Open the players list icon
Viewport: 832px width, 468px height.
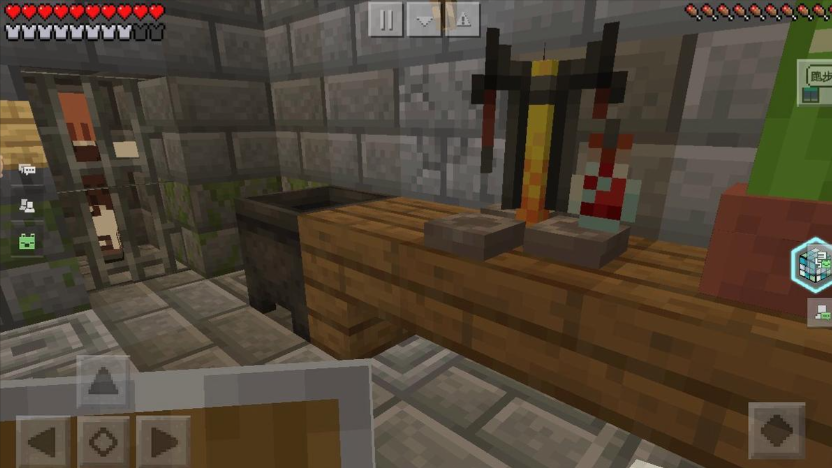(27, 205)
